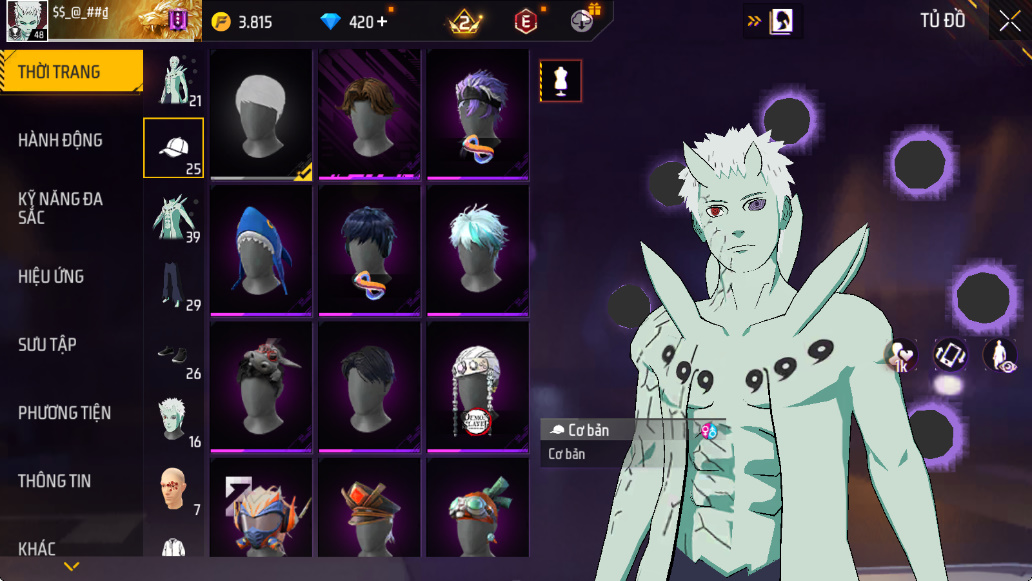Equip the Demon Slayer white headpiece
Viewport: 1032px width, 581px height.
click(478, 387)
